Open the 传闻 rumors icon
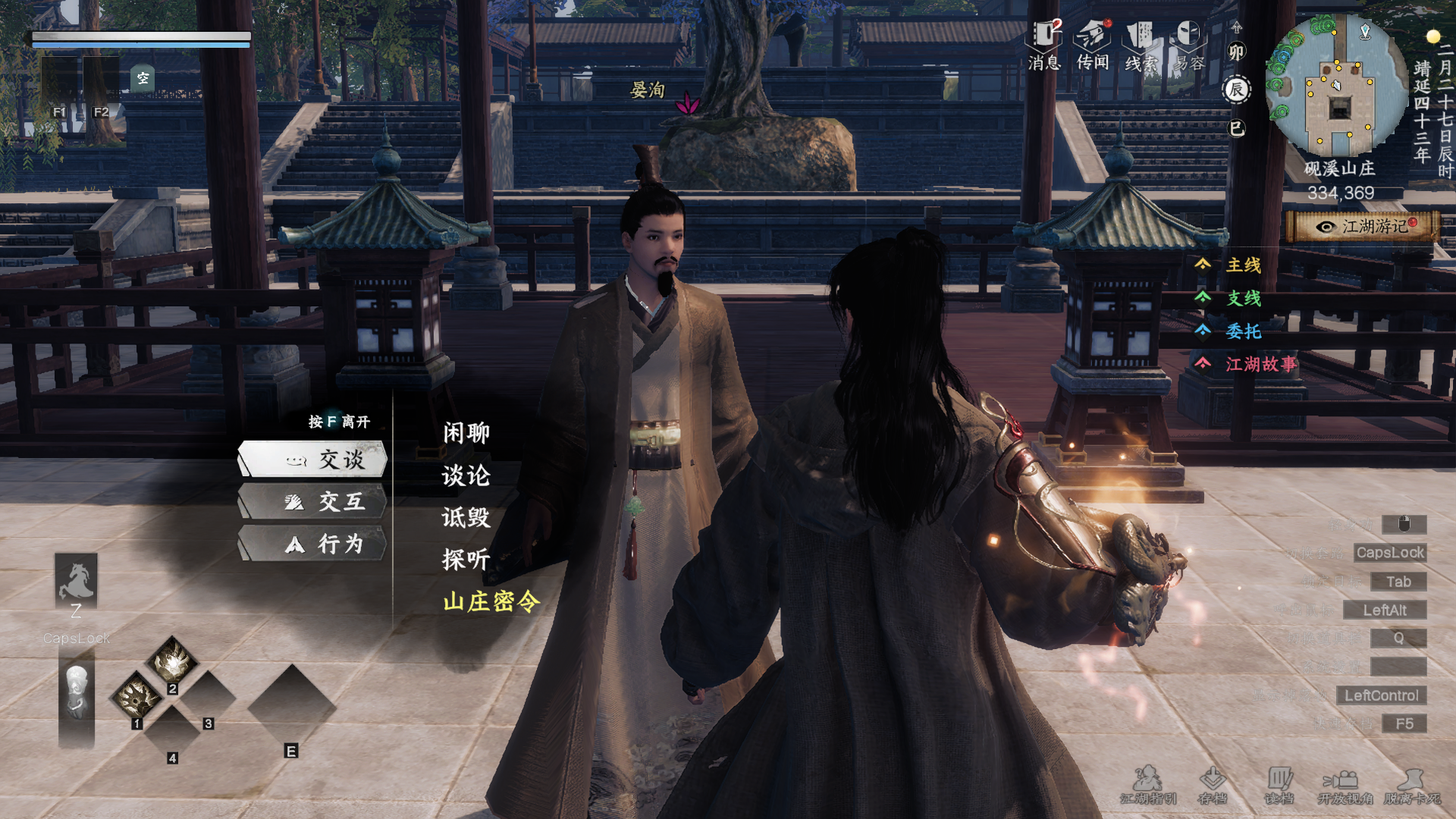 (1093, 45)
